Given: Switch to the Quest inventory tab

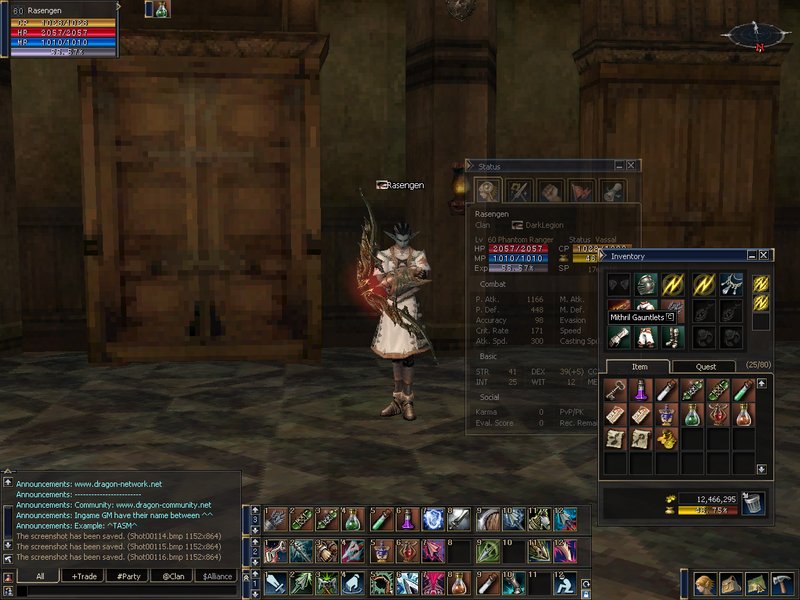Looking at the screenshot, I should pyautogui.click(x=706, y=366).
